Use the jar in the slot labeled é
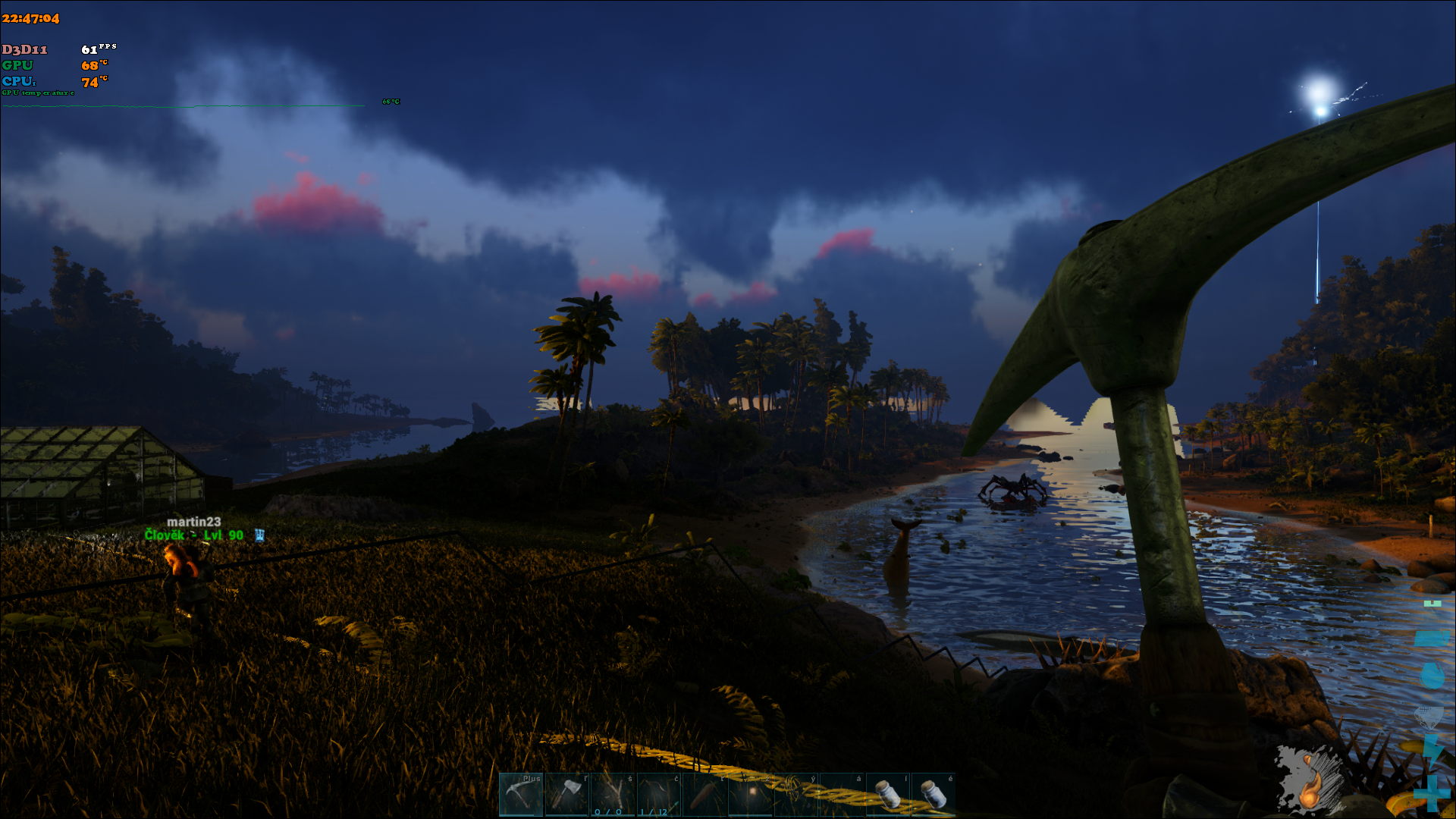Image resolution: width=1456 pixels, height=819 pixels. 933,794
